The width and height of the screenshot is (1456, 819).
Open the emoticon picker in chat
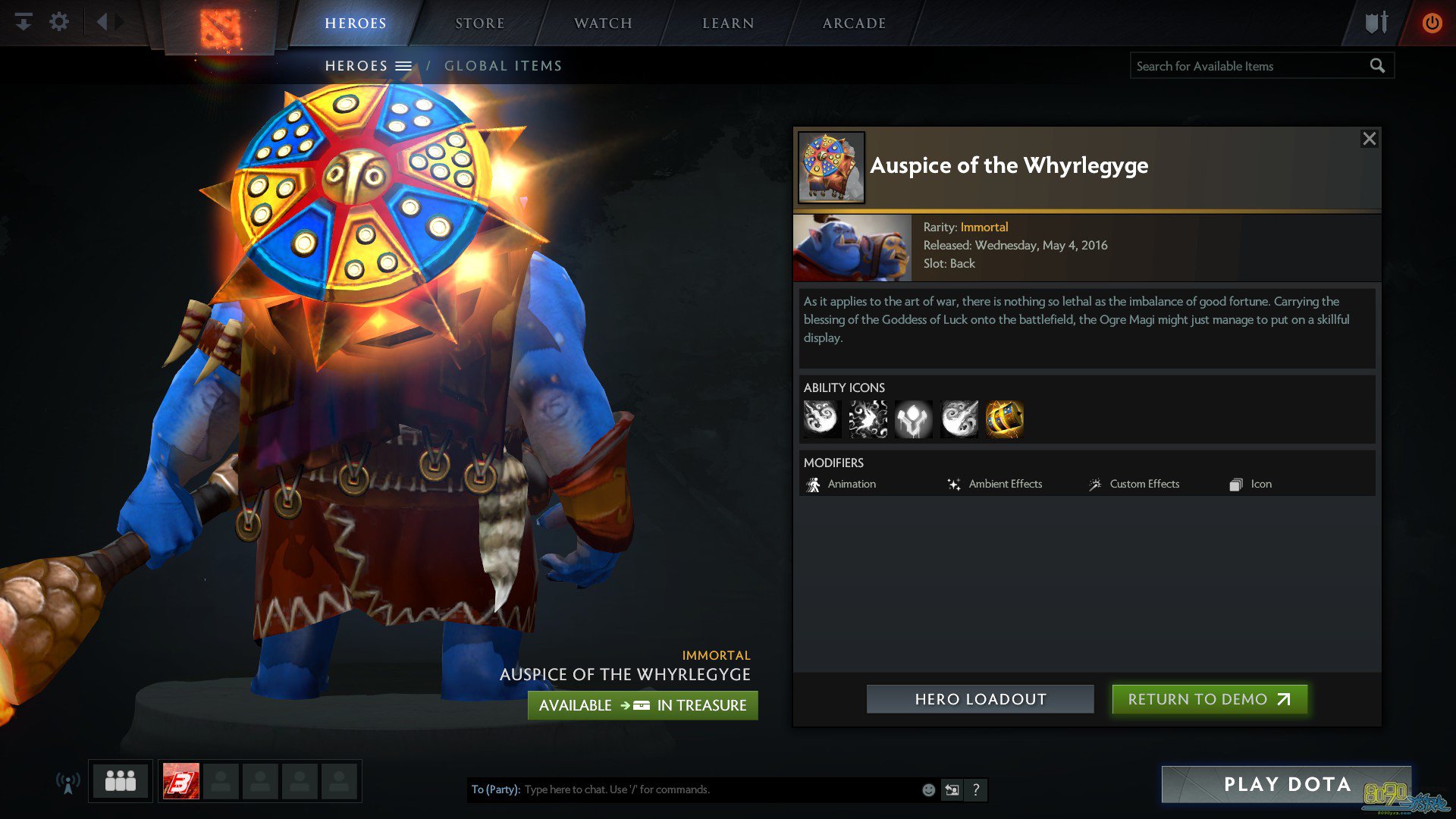(928, 790)
